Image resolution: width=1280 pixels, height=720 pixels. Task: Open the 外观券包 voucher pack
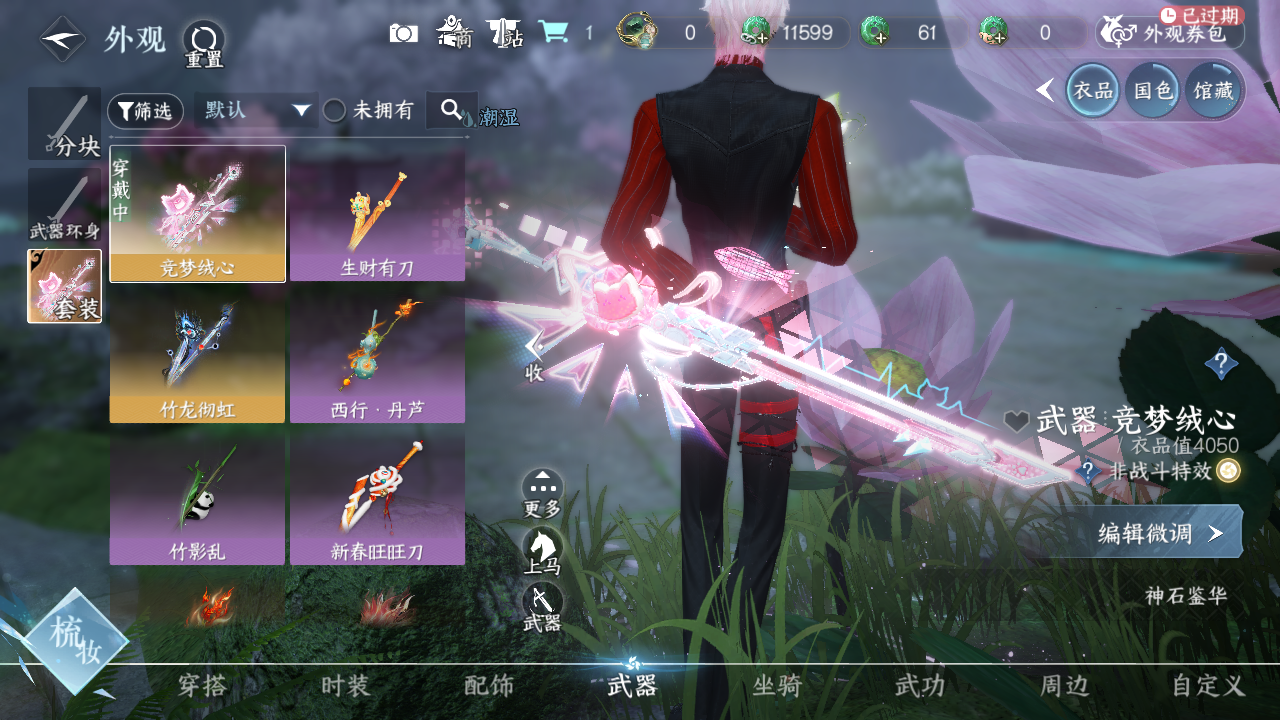point(1171,34)
